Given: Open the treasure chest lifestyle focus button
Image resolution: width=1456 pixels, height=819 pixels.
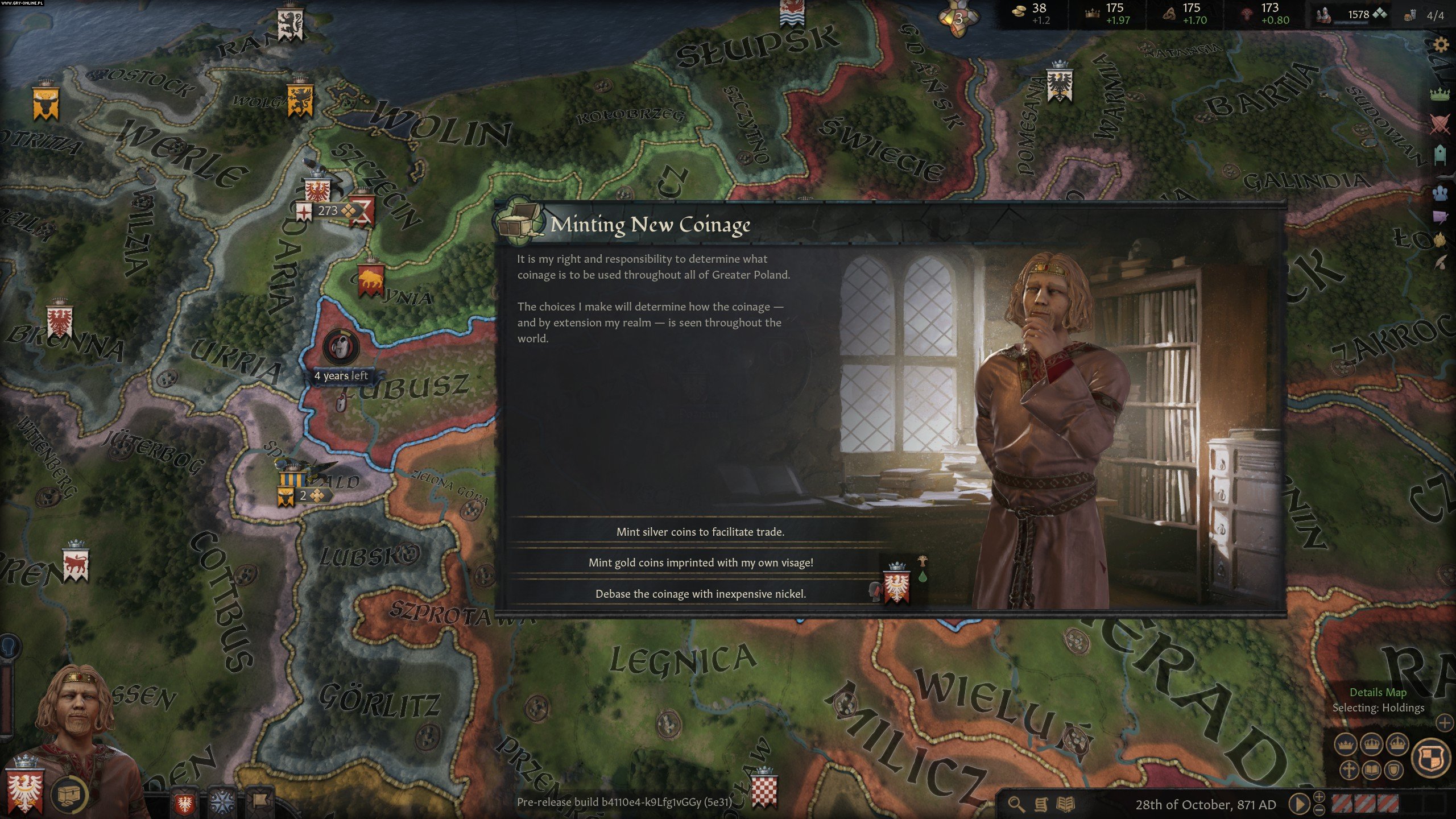Looking at the screenshot, I should pos(69,794).
